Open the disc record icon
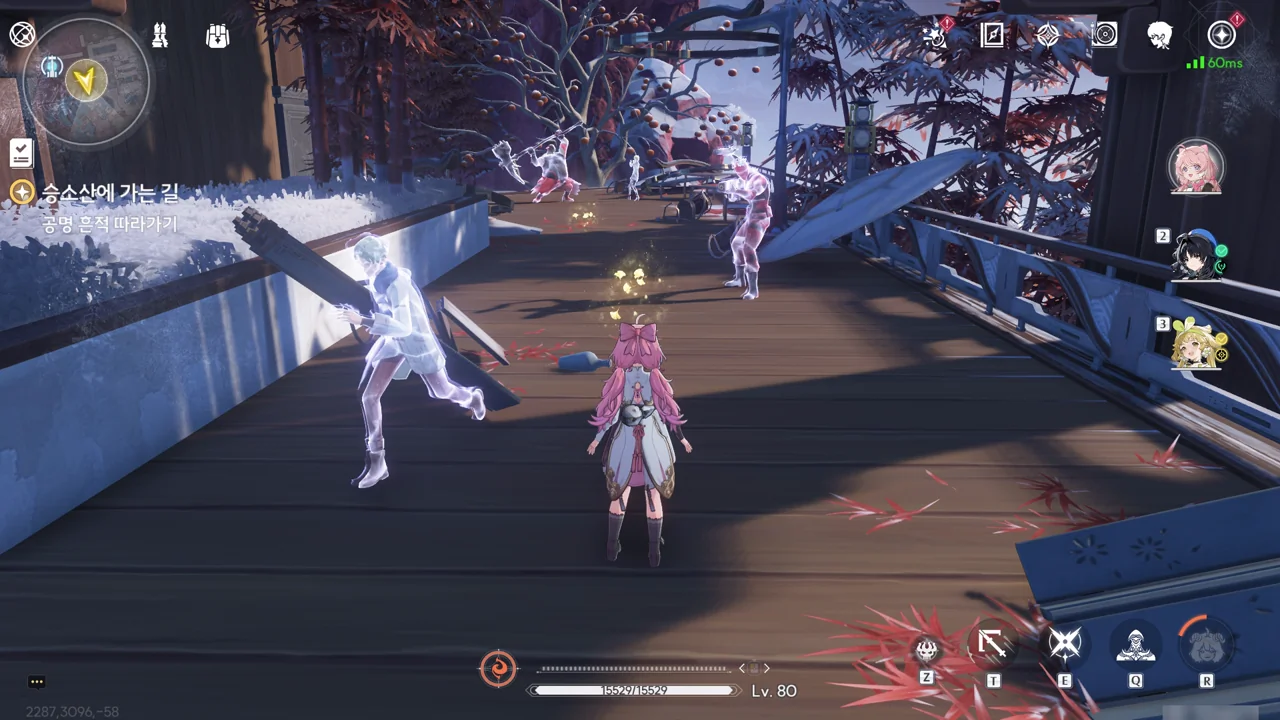1280x720 pixels. point(1104,35)
